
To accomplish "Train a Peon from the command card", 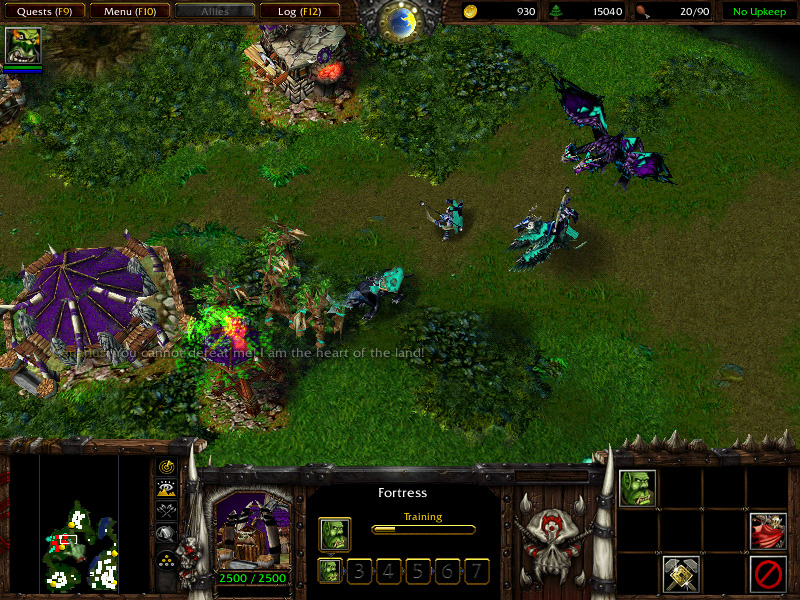I will (x=638, y=489).
